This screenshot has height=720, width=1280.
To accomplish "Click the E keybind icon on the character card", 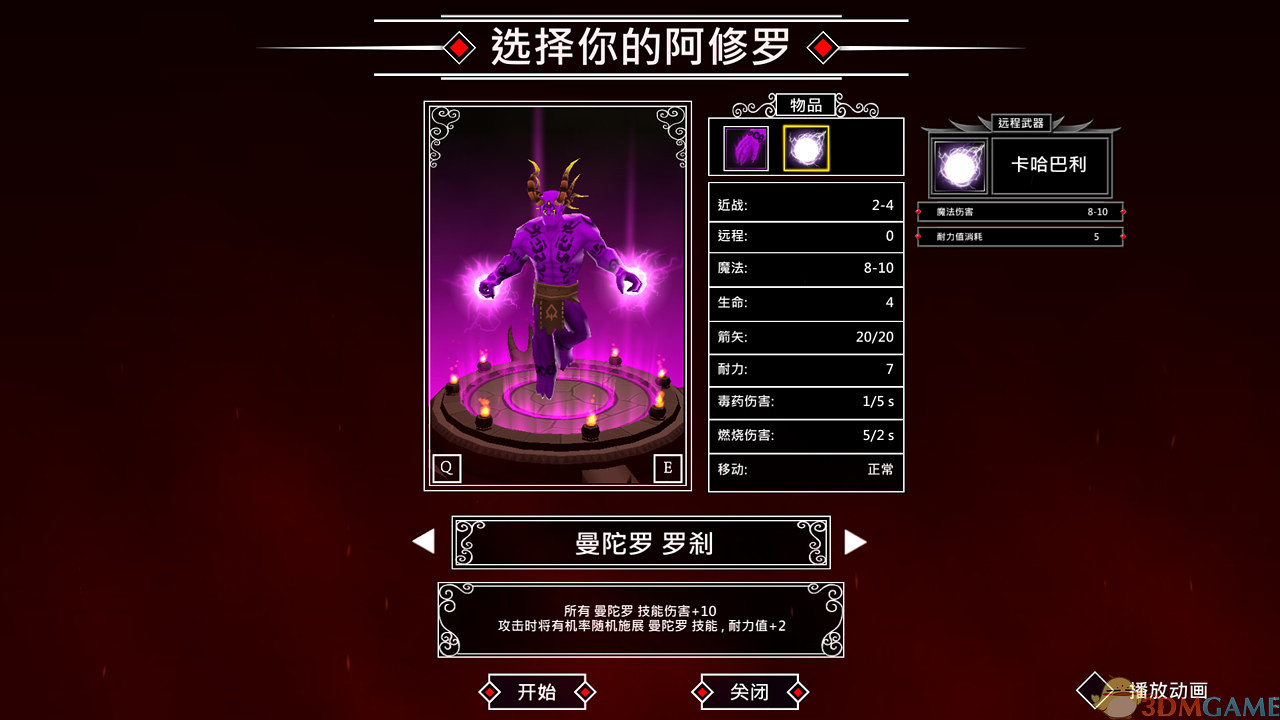I will coord(668,468).
